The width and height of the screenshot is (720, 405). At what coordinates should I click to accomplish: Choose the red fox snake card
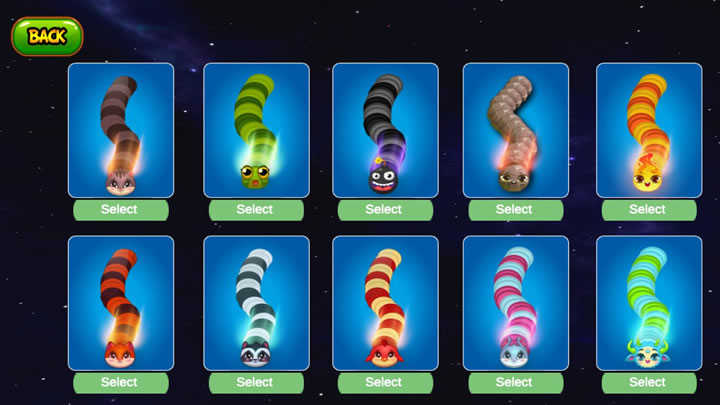point(120,303)
